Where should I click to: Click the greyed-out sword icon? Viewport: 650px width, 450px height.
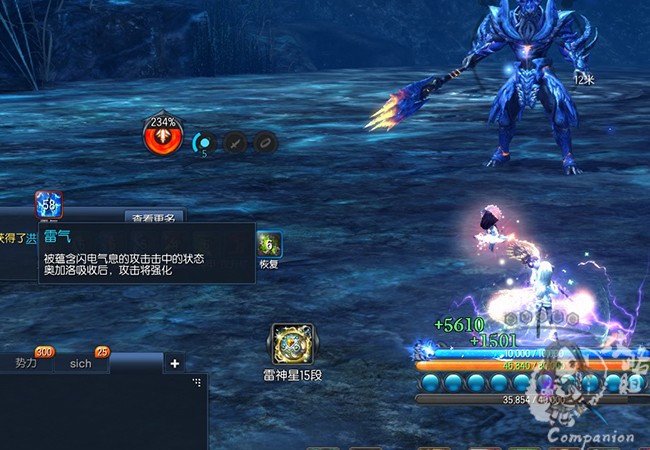(235, 143)
